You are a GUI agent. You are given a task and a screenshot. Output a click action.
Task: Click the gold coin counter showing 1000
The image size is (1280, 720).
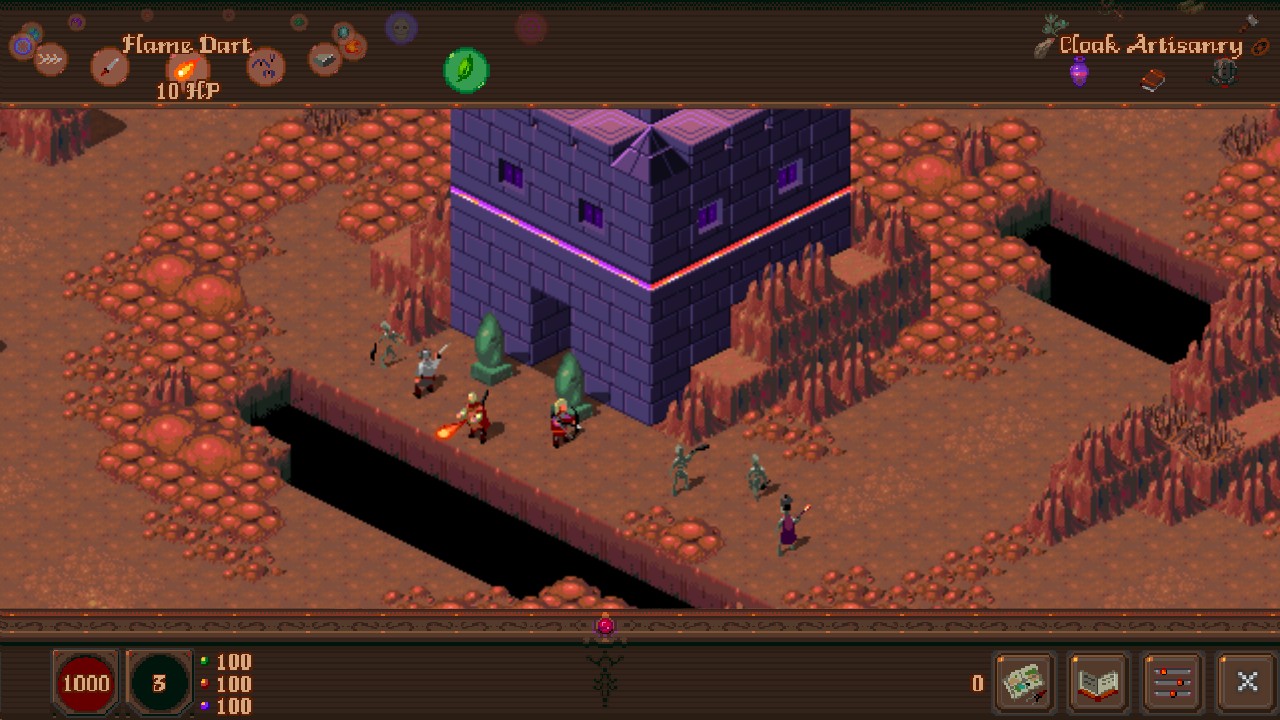pos(87,684)
